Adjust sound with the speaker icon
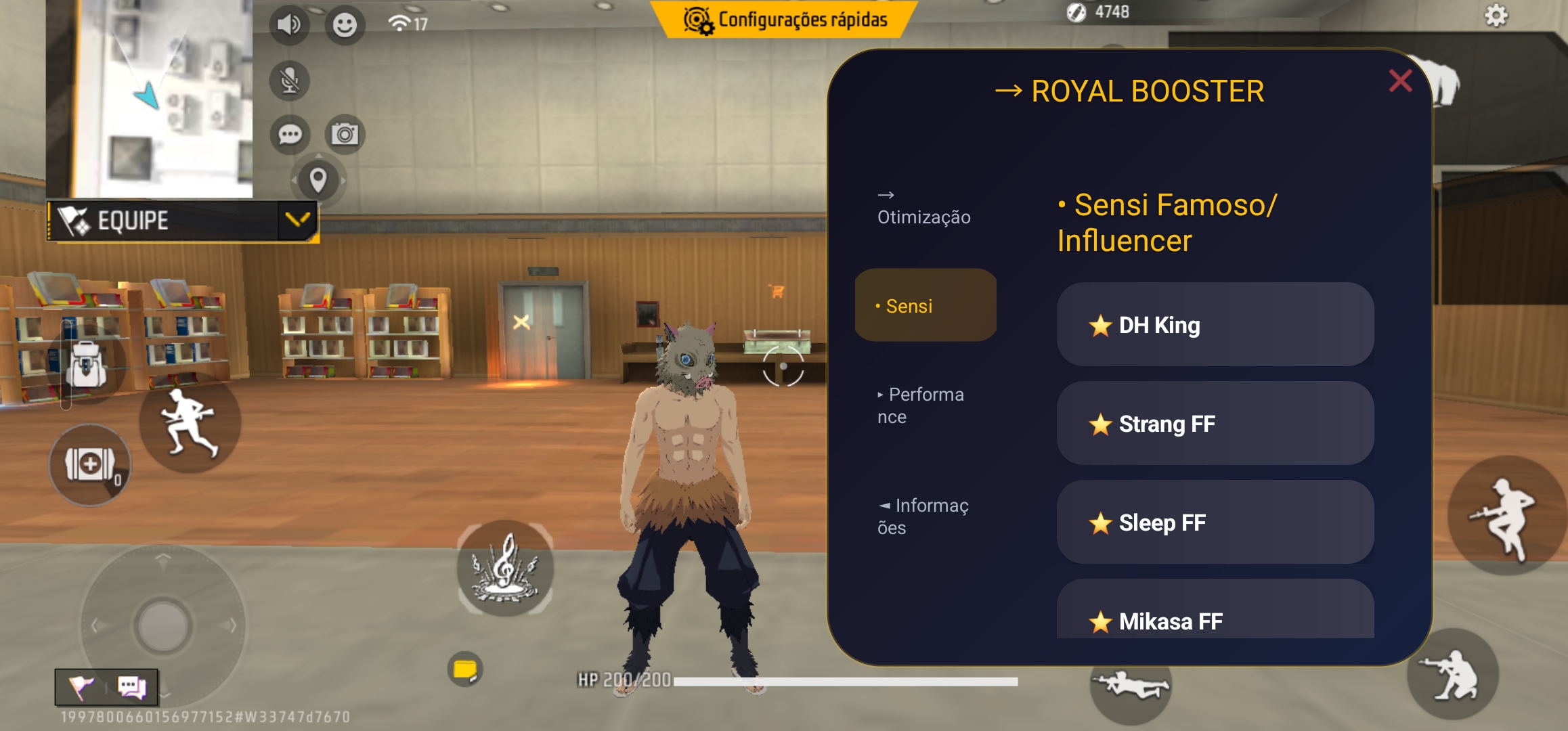The height and width of the screenshot is (731, 1568). pyautogui.click(x=290, y=24)
